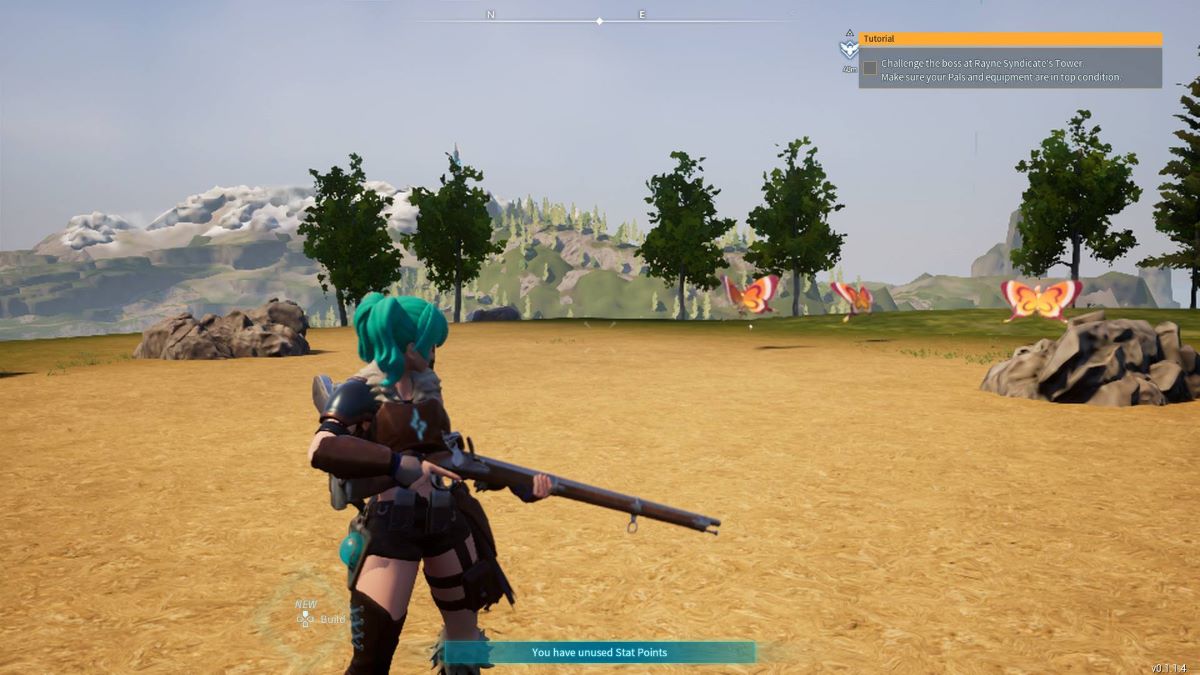Click the orange Tutorial header bar

pos(1010,39)
